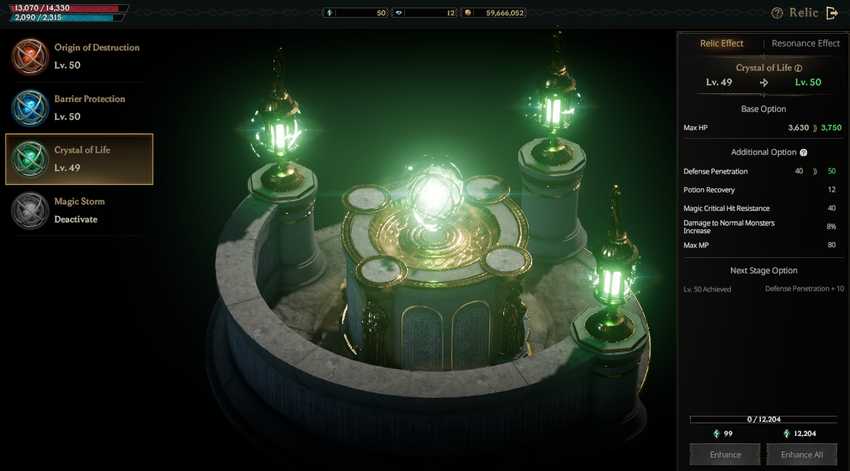The width and height of the screenshot is (850, 471).
Task: Choose the Barrier Protection relic
Action: (x=78, y=107)
